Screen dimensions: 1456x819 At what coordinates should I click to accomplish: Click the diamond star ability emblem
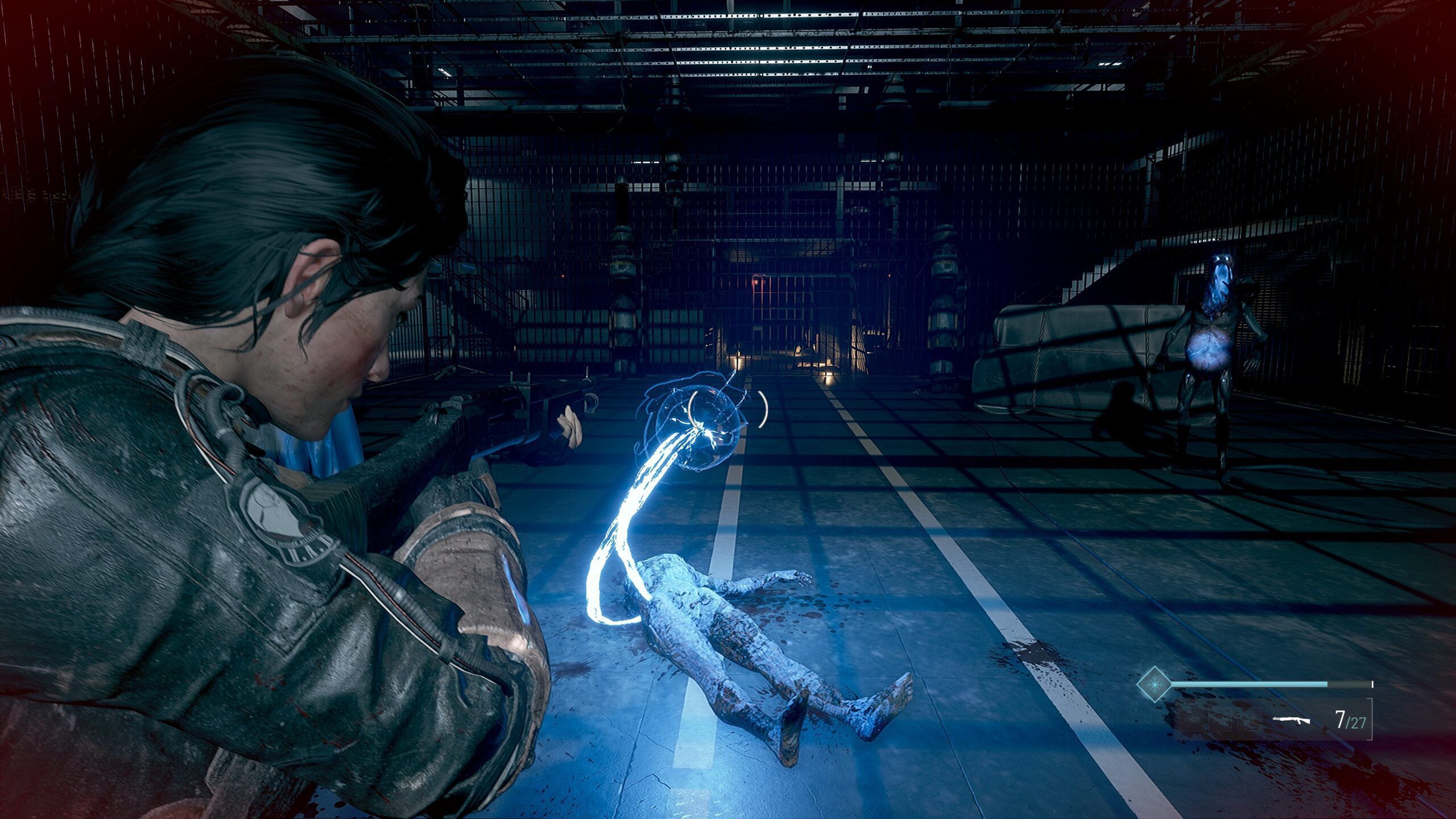click(x=1154, y=684)
